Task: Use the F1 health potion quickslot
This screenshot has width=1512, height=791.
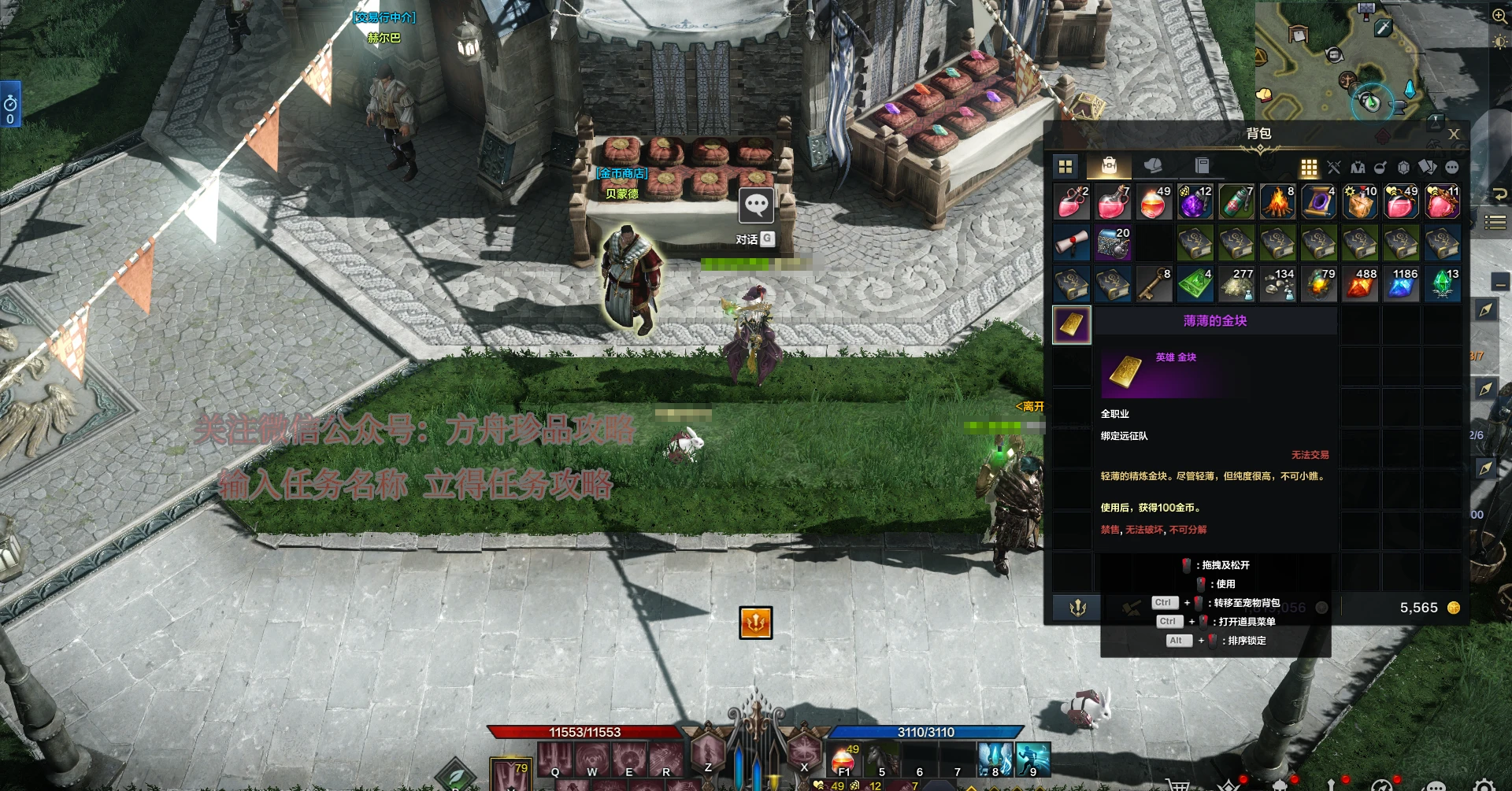Action: click(844, 759)
